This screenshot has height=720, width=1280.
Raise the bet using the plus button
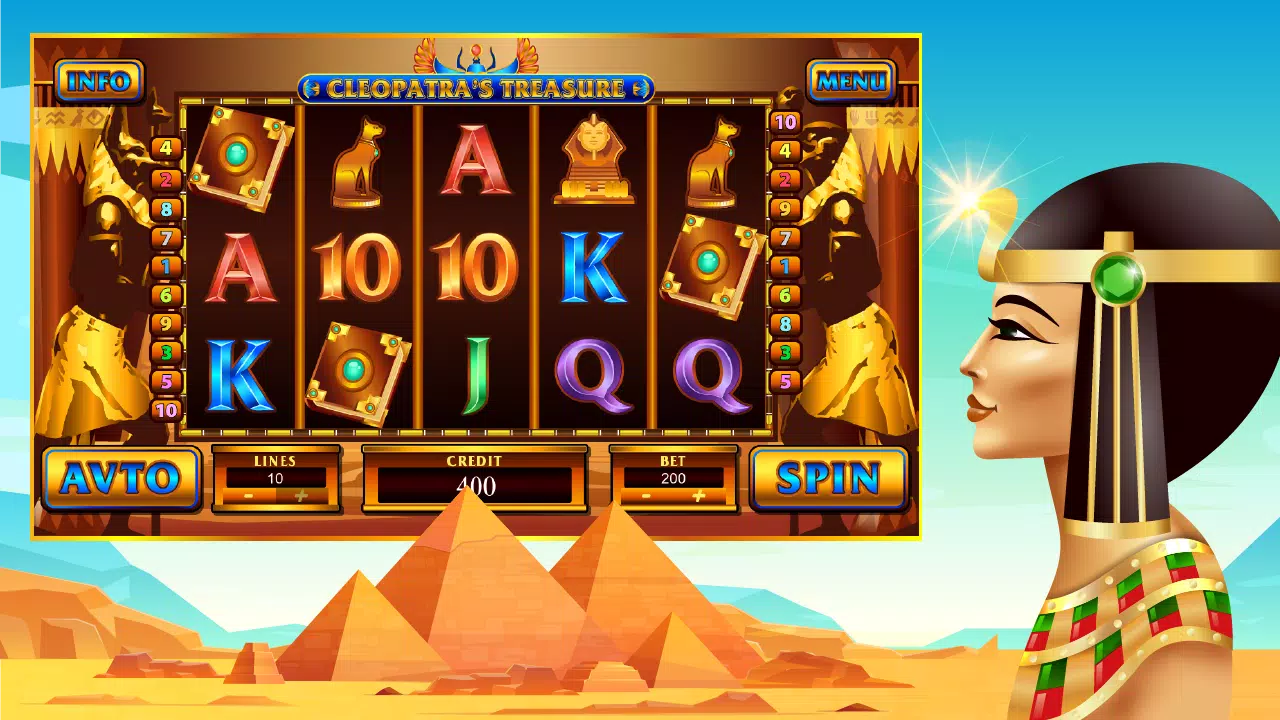[698, 496]
